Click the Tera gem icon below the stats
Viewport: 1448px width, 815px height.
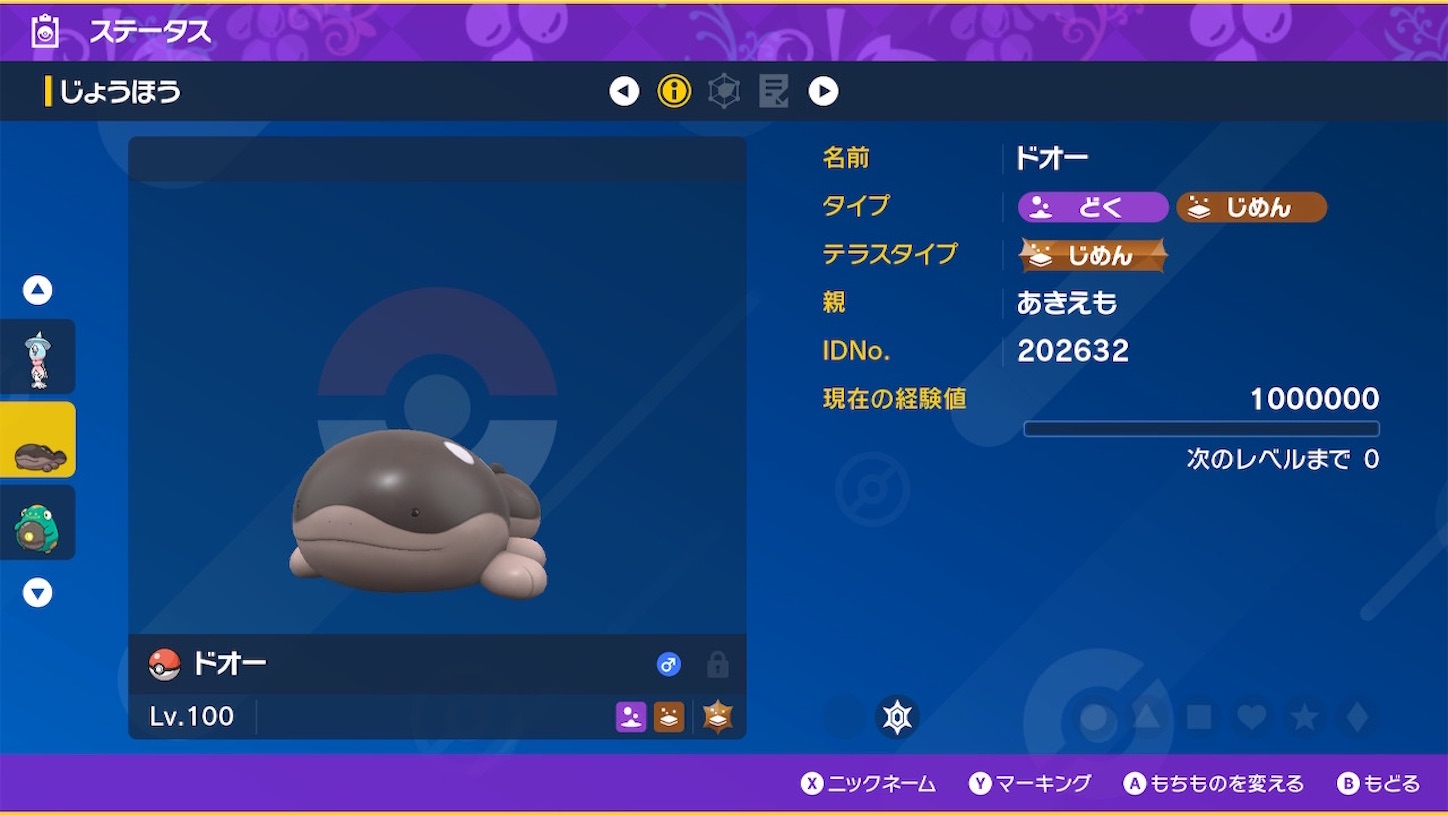coord(897,716)
